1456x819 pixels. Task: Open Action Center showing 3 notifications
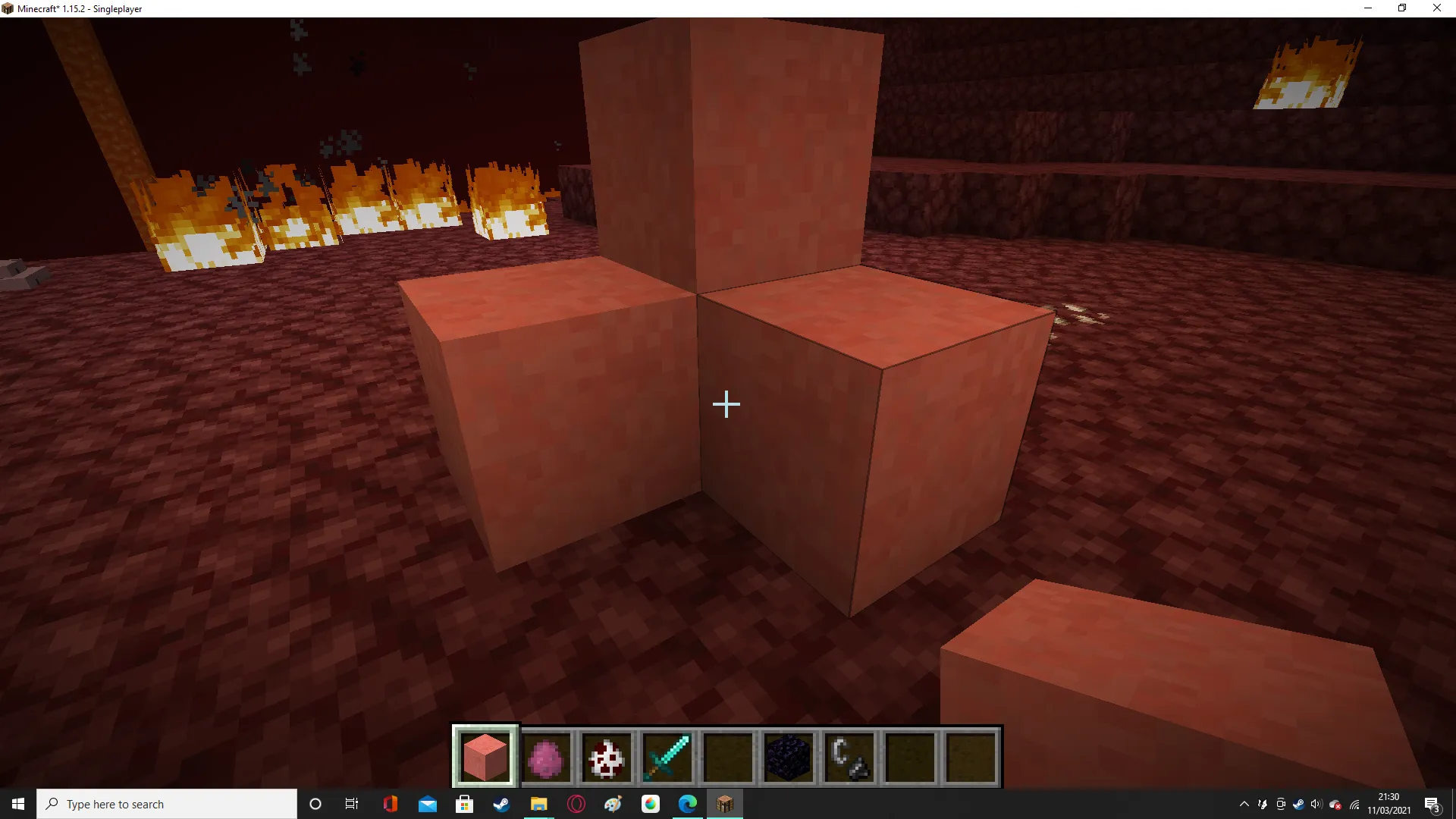1433,804
